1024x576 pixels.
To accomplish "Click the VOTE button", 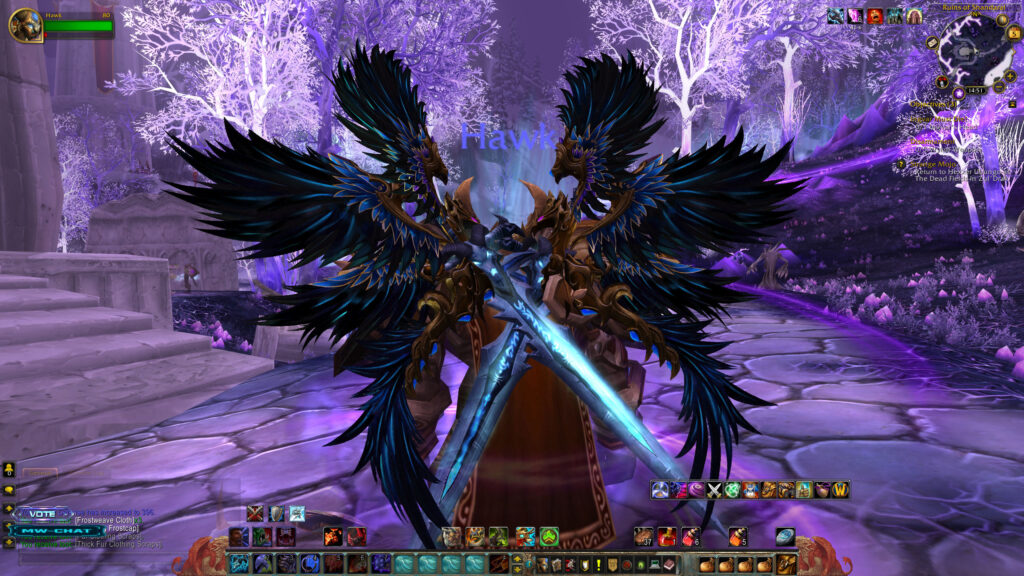I will tap(42, 513).
